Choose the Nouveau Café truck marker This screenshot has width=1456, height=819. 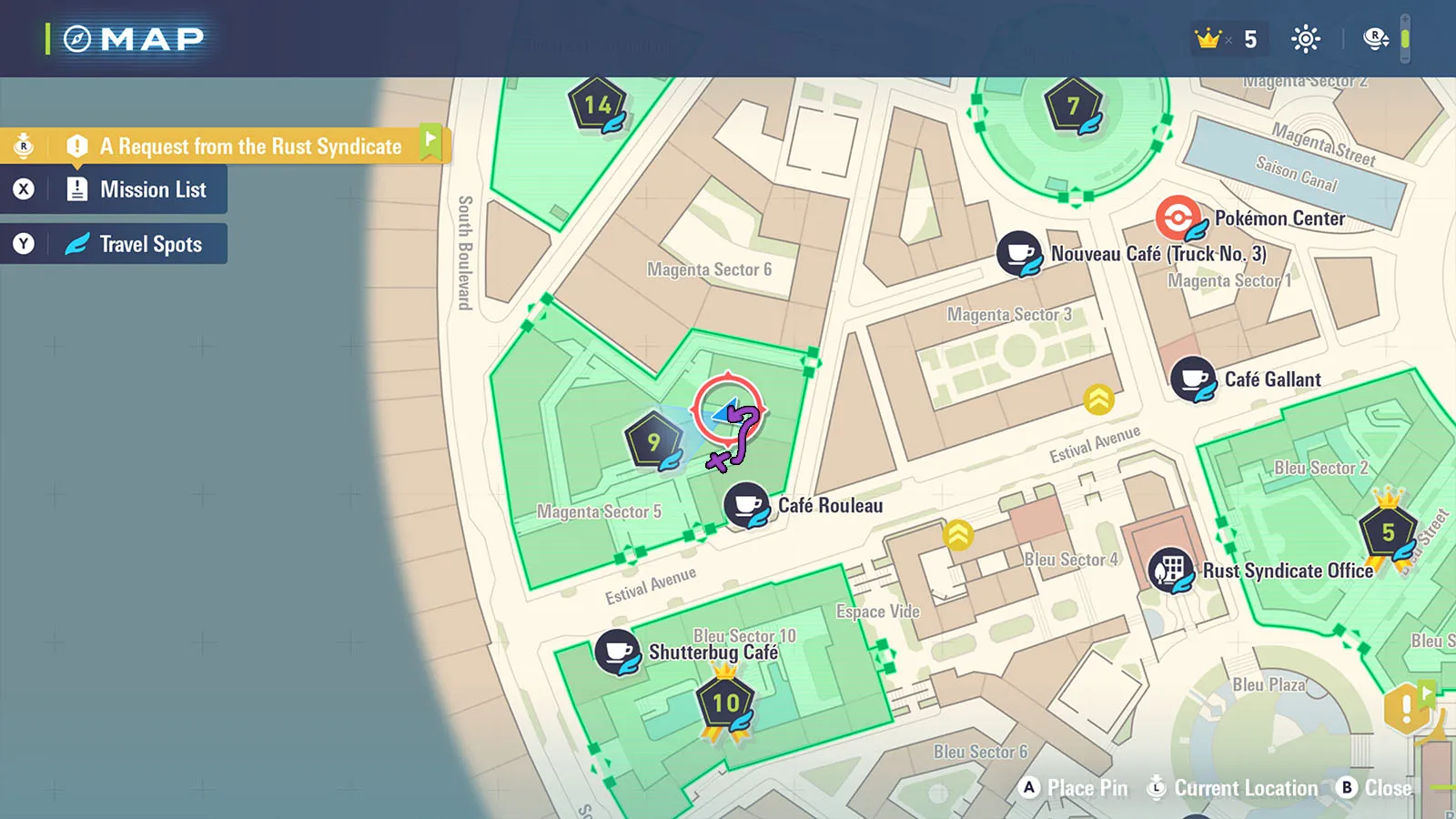pyautogui.click(x=1019, y=253)
